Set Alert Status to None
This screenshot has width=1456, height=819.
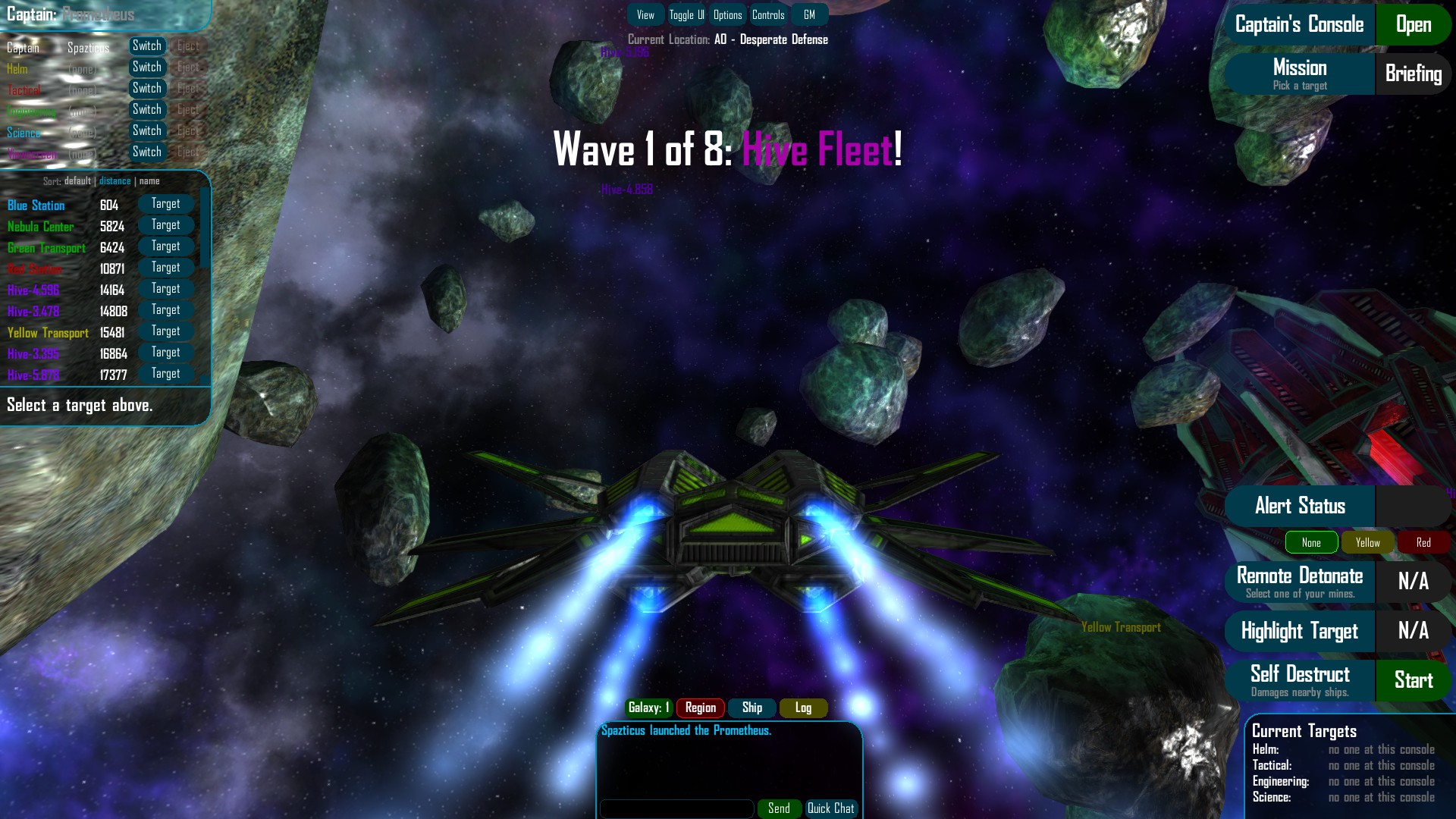click(1311, 542)
